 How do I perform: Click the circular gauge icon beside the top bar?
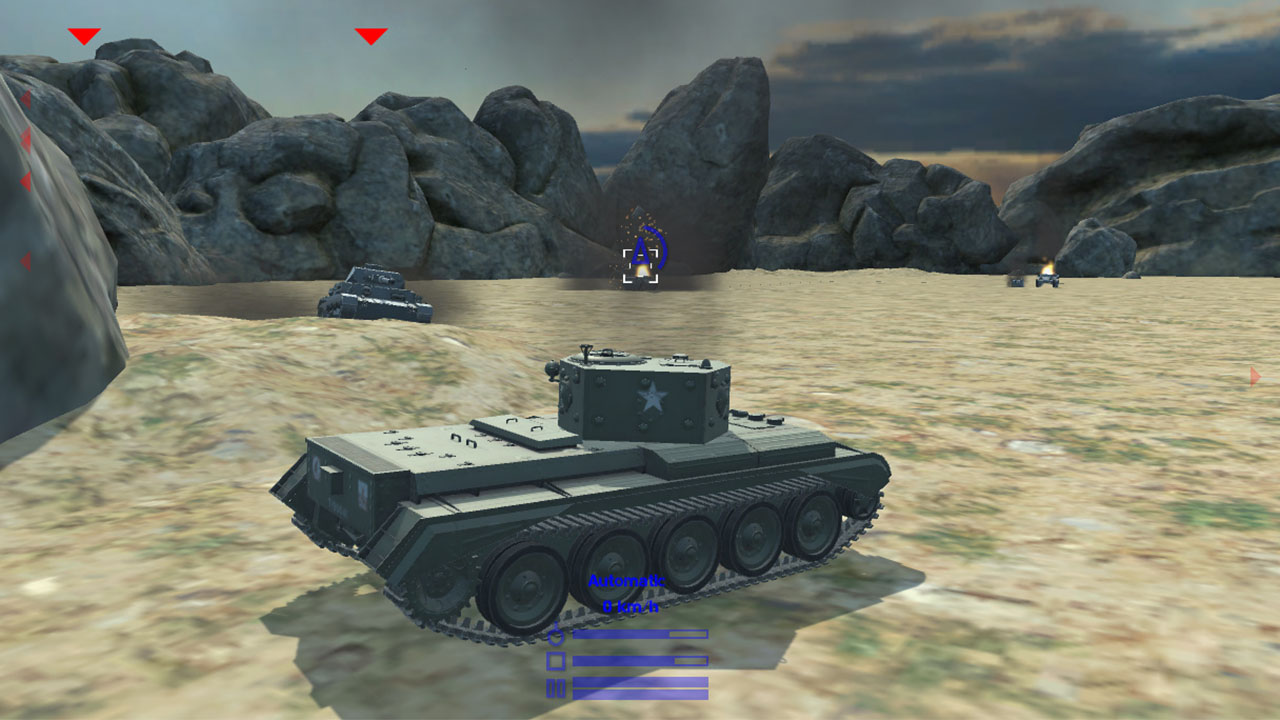557,635
